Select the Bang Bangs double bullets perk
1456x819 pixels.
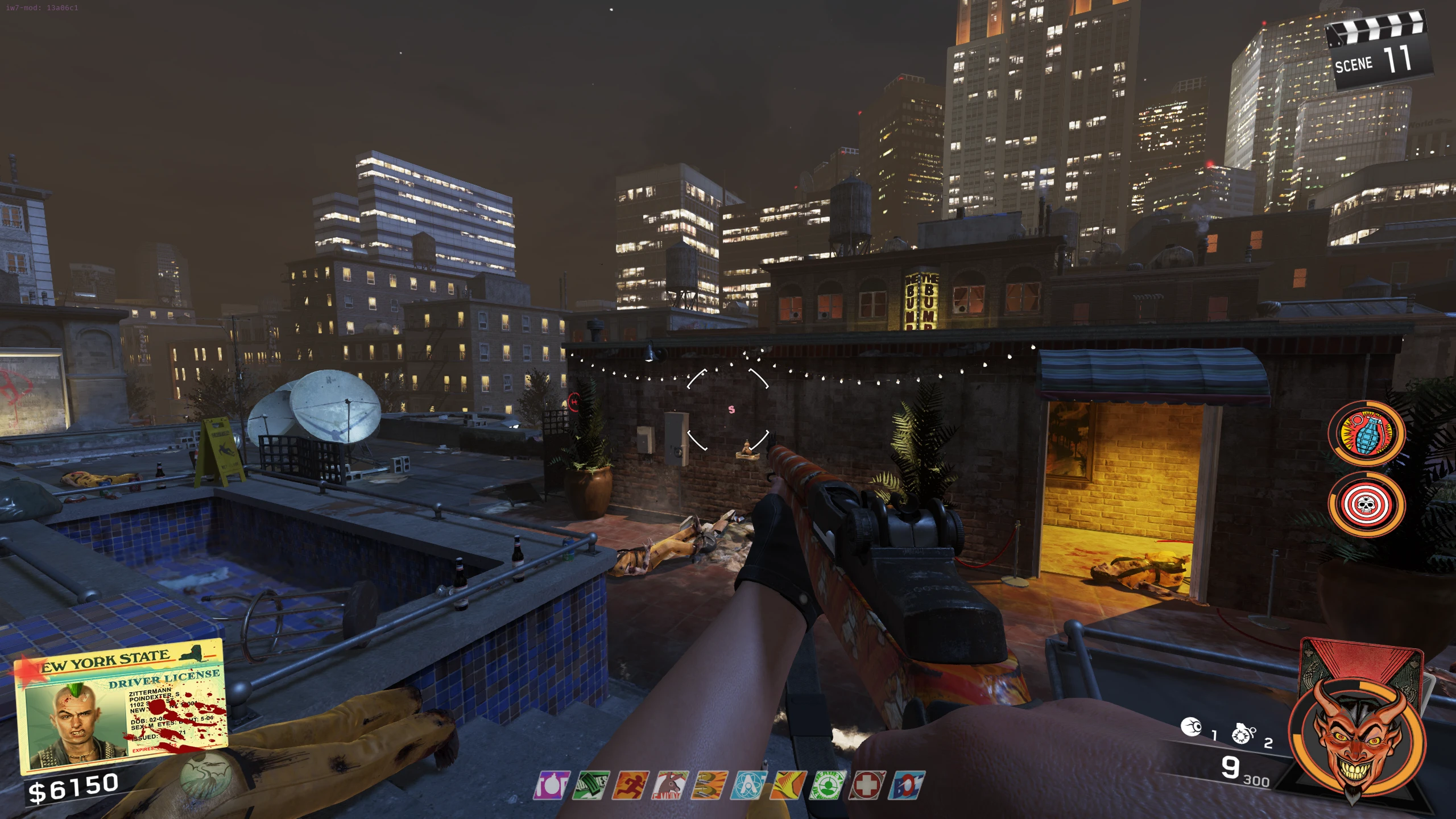click(709, 785)
